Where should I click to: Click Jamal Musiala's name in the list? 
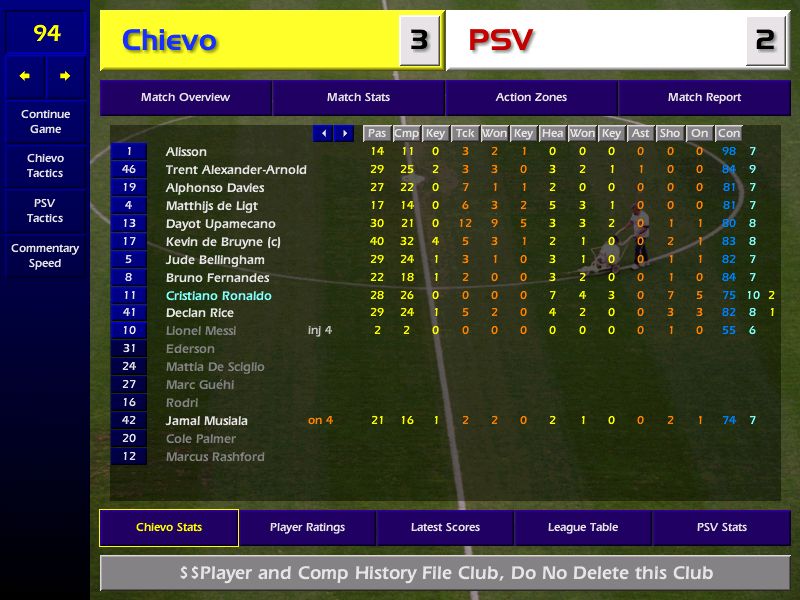pyautogui.click(x=207, y=421)
